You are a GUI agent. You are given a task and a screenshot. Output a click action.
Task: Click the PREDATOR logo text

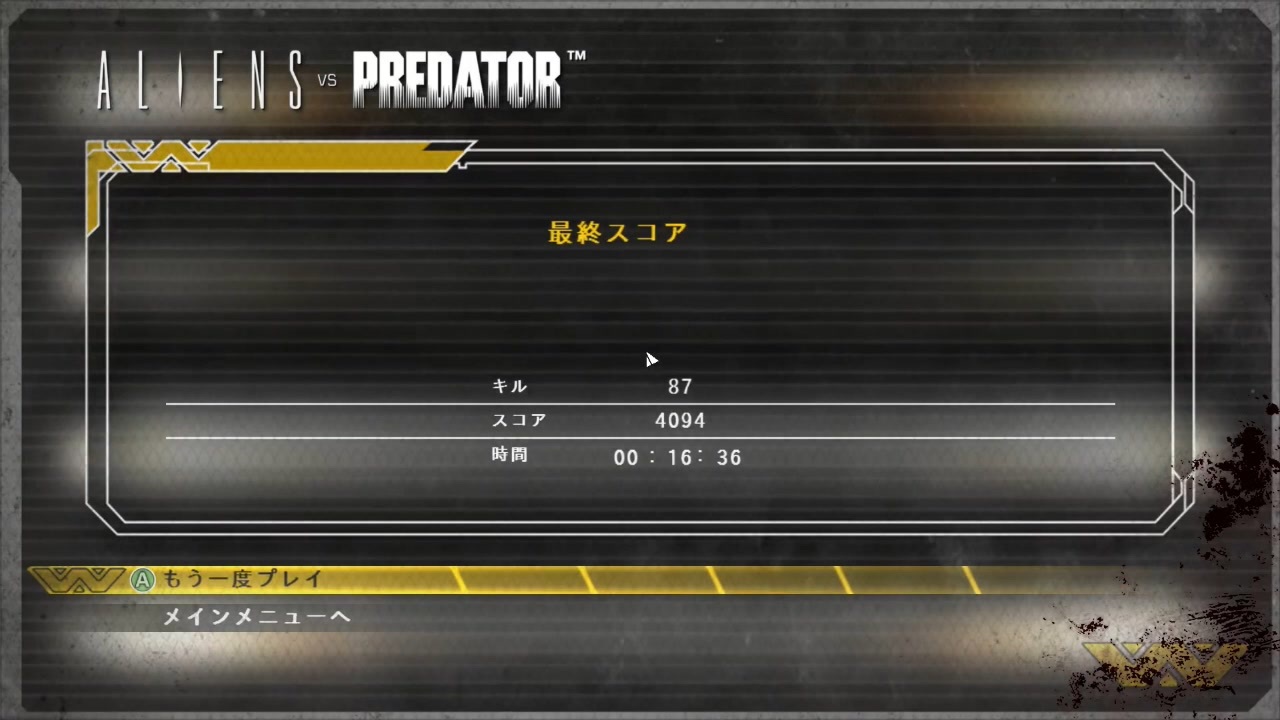tap(458, 80)
